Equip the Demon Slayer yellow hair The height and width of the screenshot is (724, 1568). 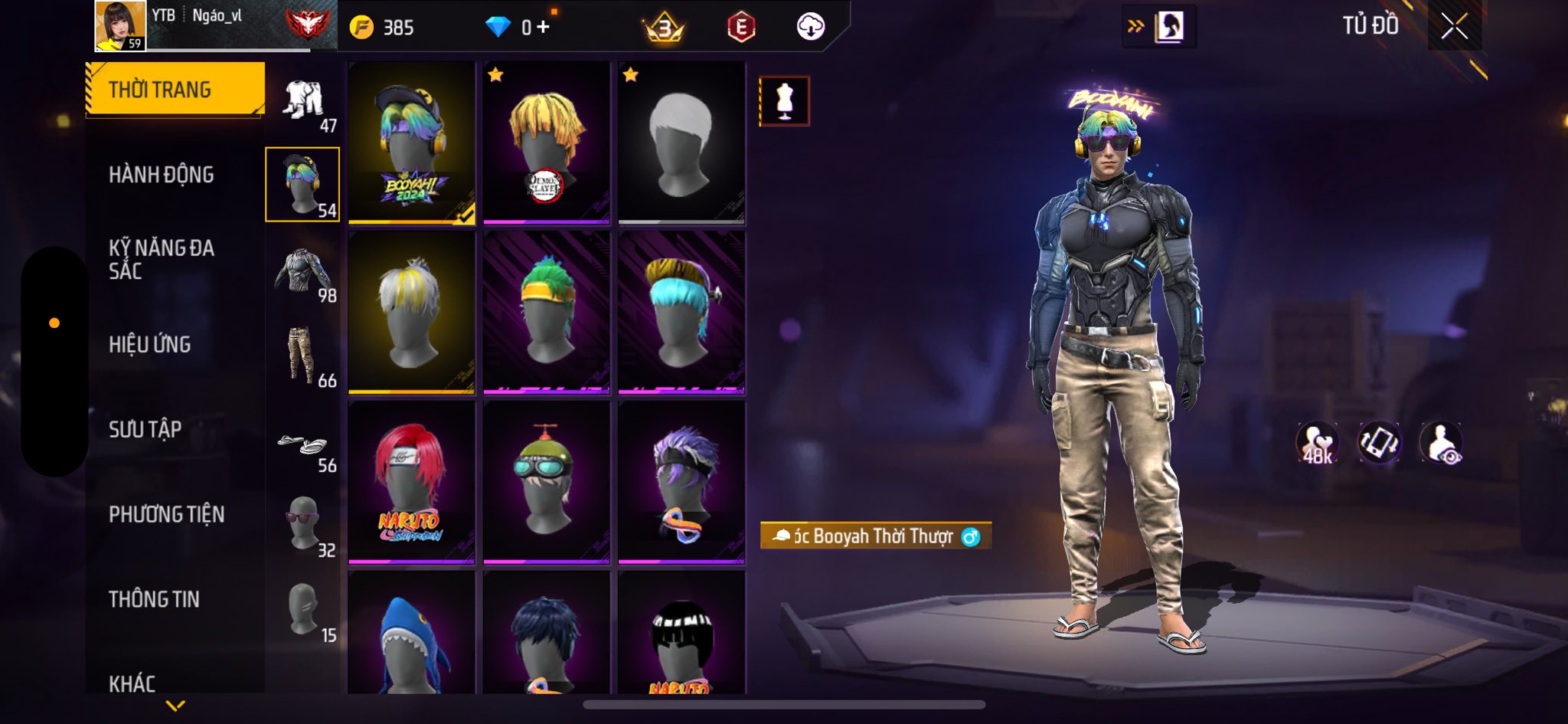coord(546,143)
